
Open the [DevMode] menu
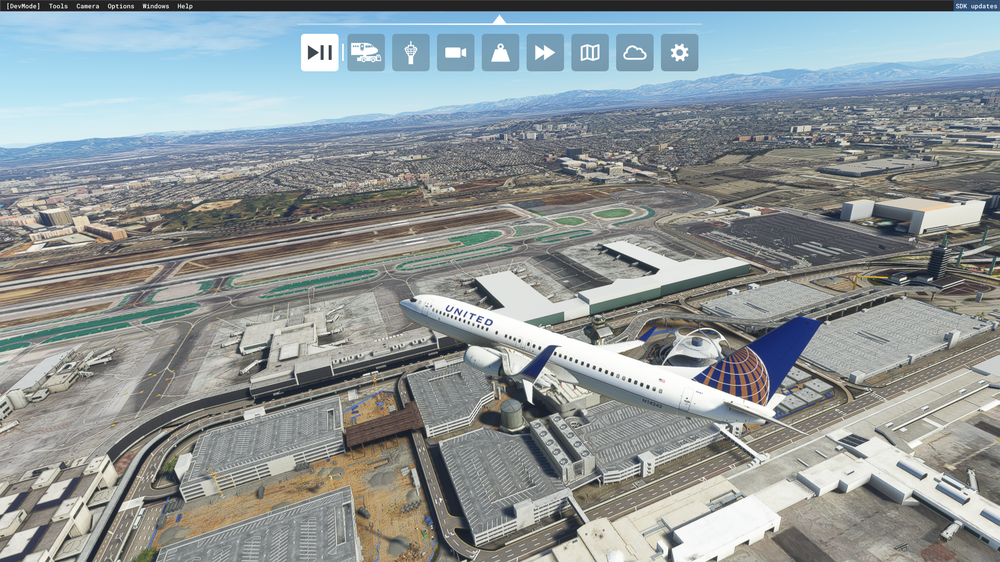coord(23,6)
